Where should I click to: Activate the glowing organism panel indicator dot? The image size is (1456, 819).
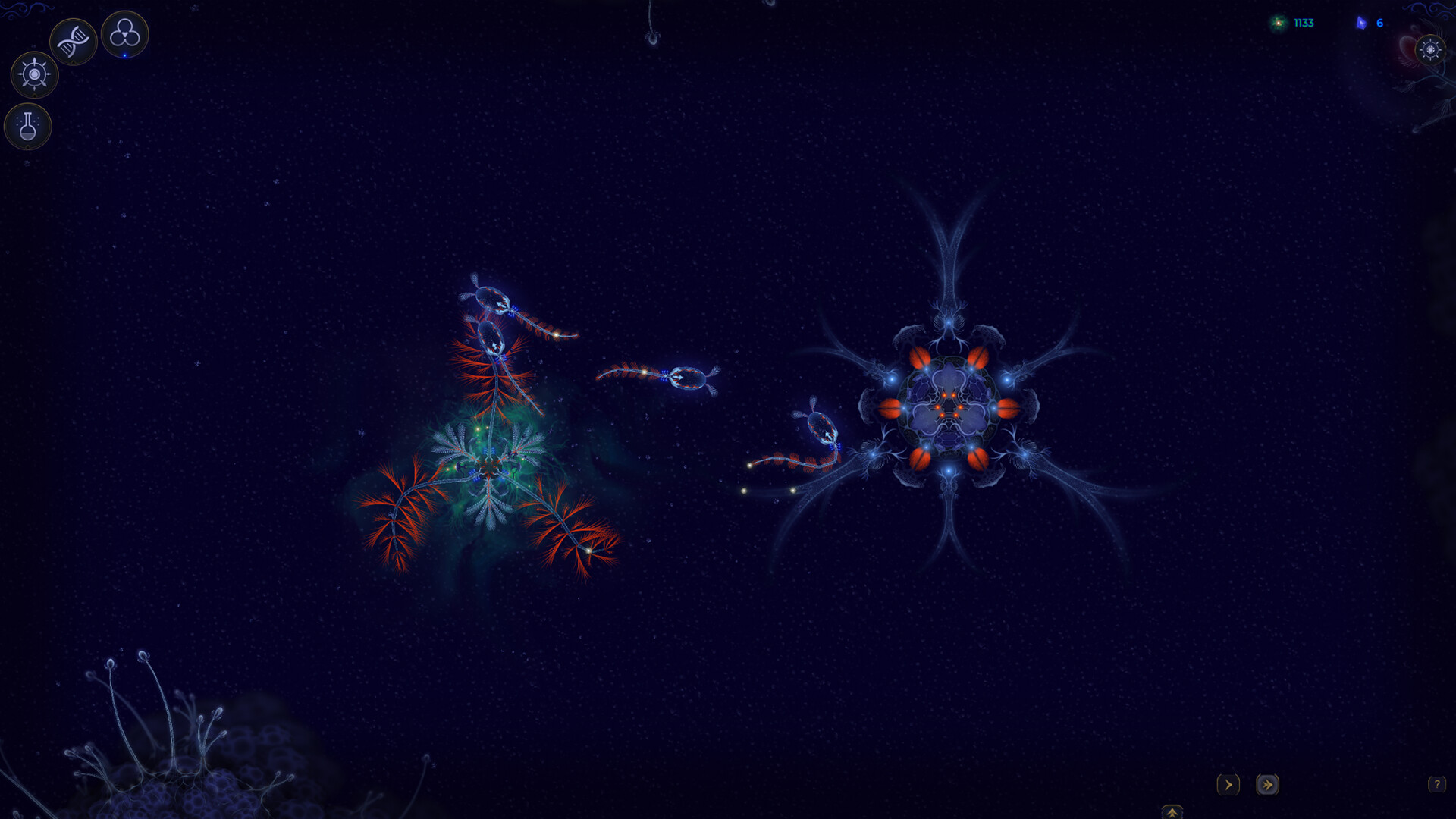(124, 55)
